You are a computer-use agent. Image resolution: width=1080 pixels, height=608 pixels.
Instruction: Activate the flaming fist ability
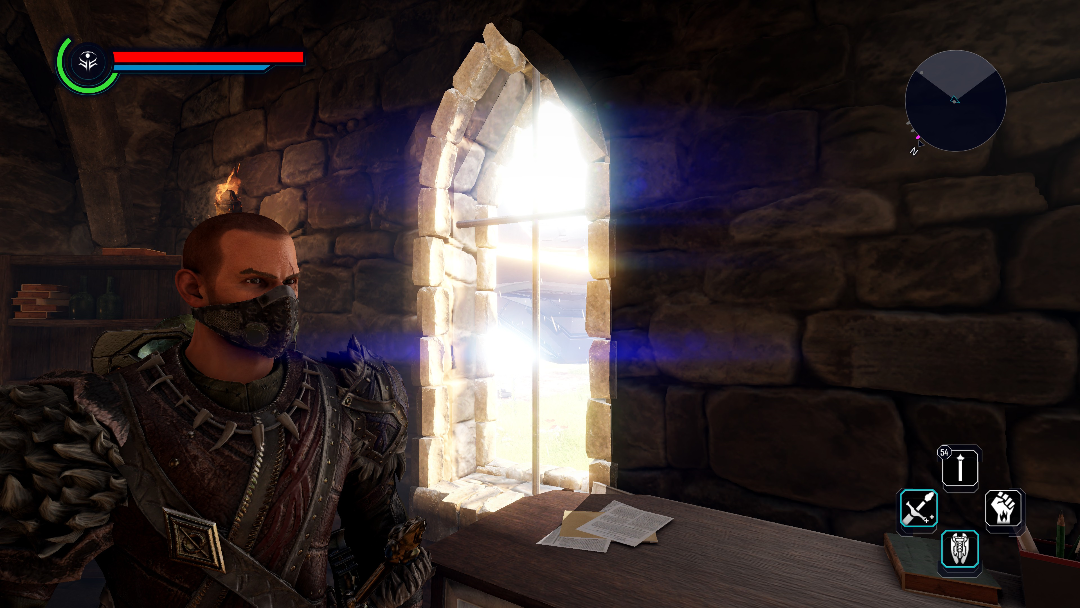click(1003, 509)
